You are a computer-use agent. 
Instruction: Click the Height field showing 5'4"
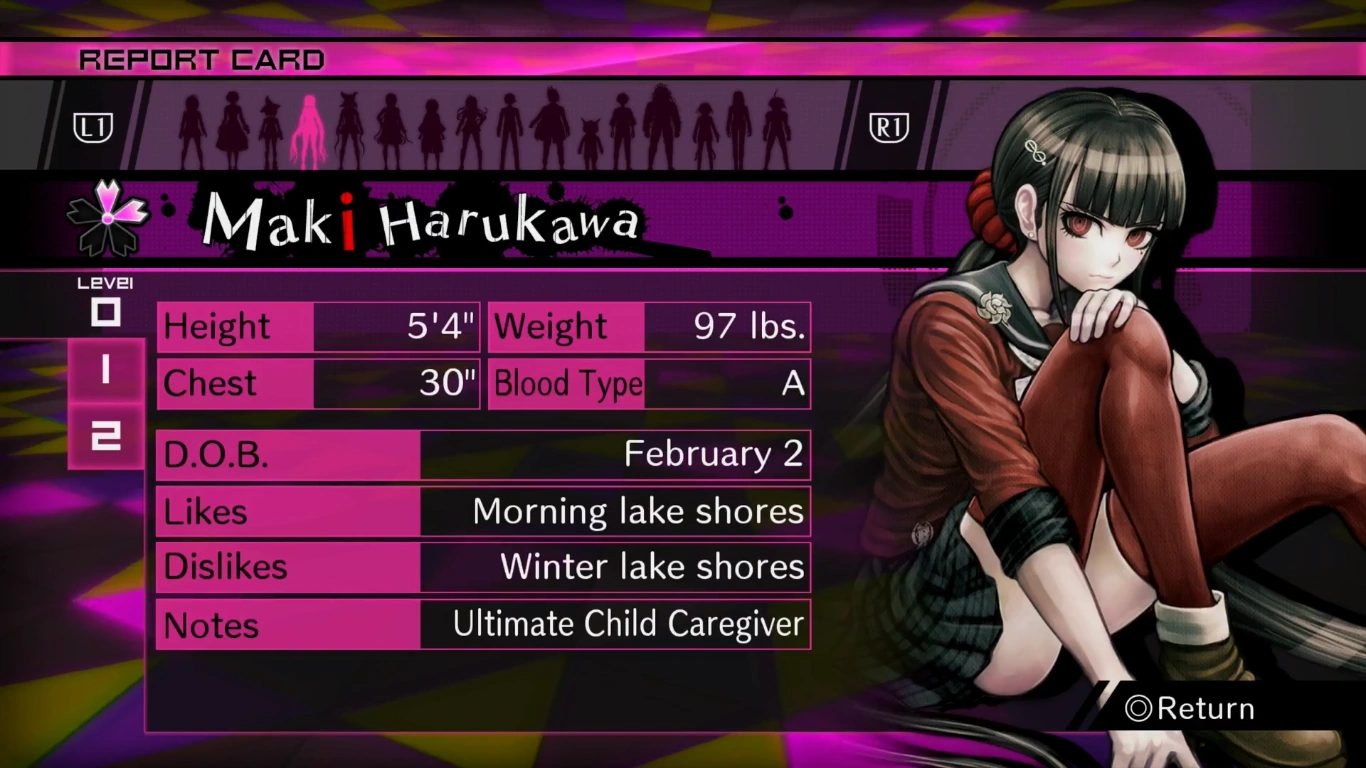click(x=317, y=326)
